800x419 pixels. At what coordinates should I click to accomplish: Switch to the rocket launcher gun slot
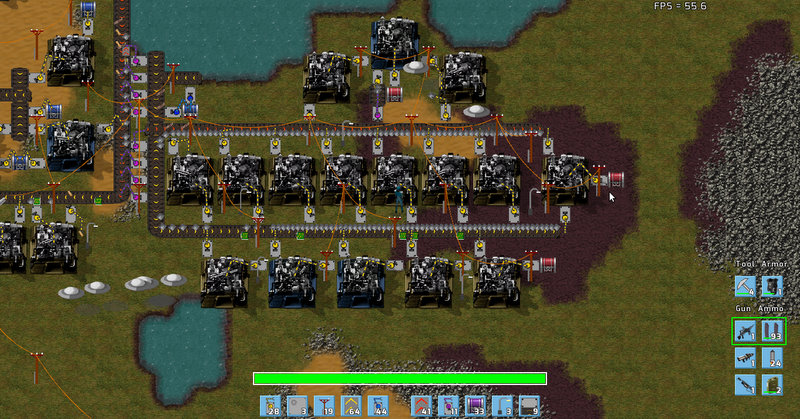pos(745,357)
